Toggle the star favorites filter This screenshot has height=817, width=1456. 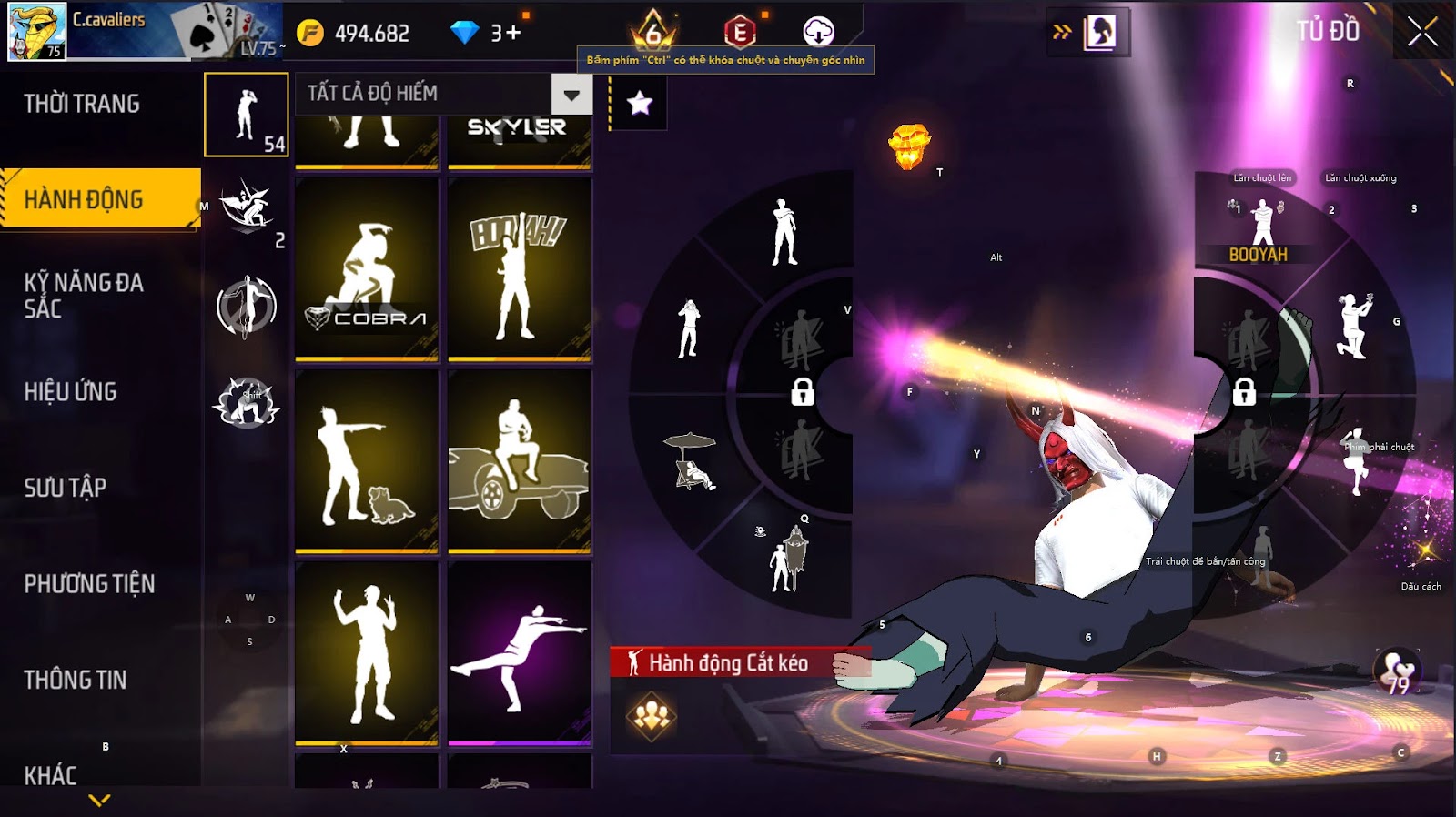click(x=640, y=103)
